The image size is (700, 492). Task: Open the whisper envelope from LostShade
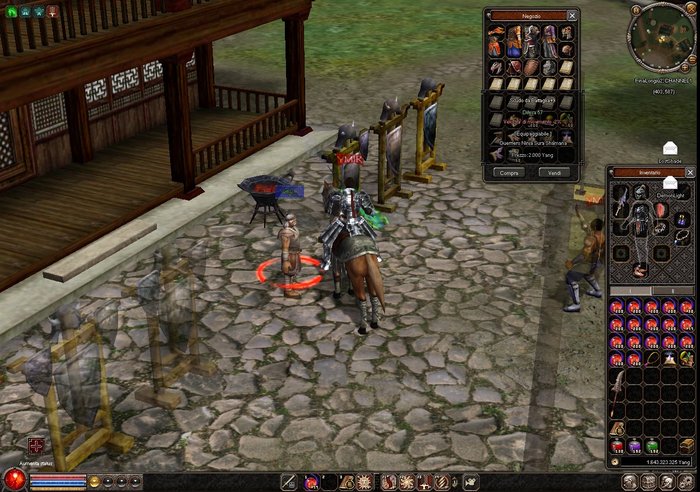670,148
